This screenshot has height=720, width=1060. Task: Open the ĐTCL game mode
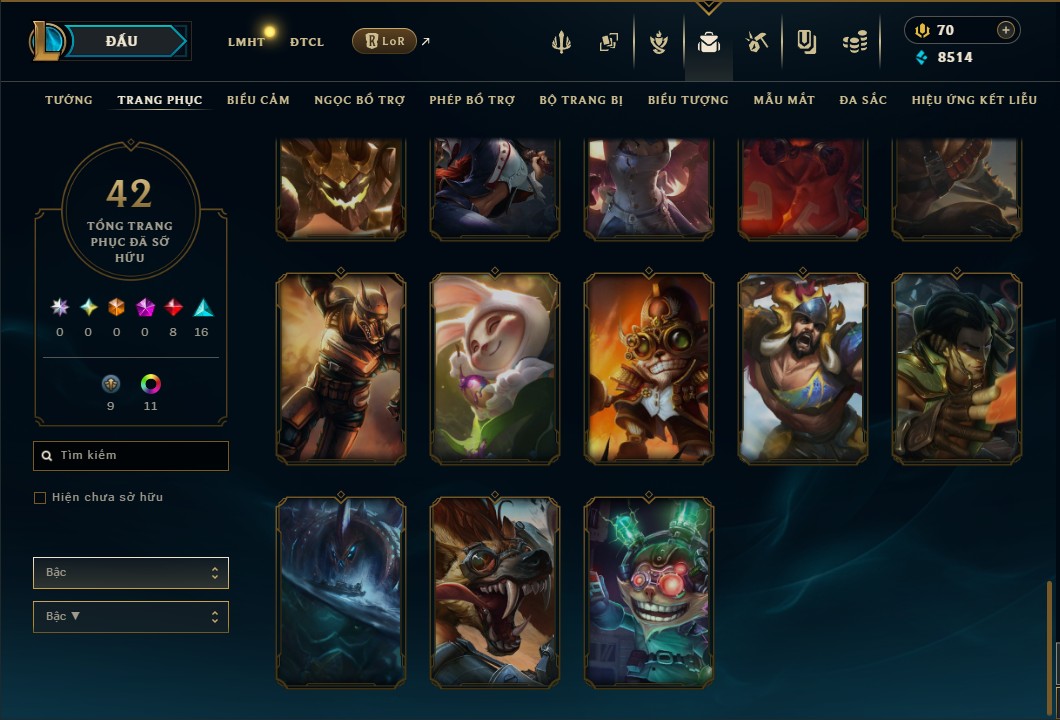pos(307,42)
